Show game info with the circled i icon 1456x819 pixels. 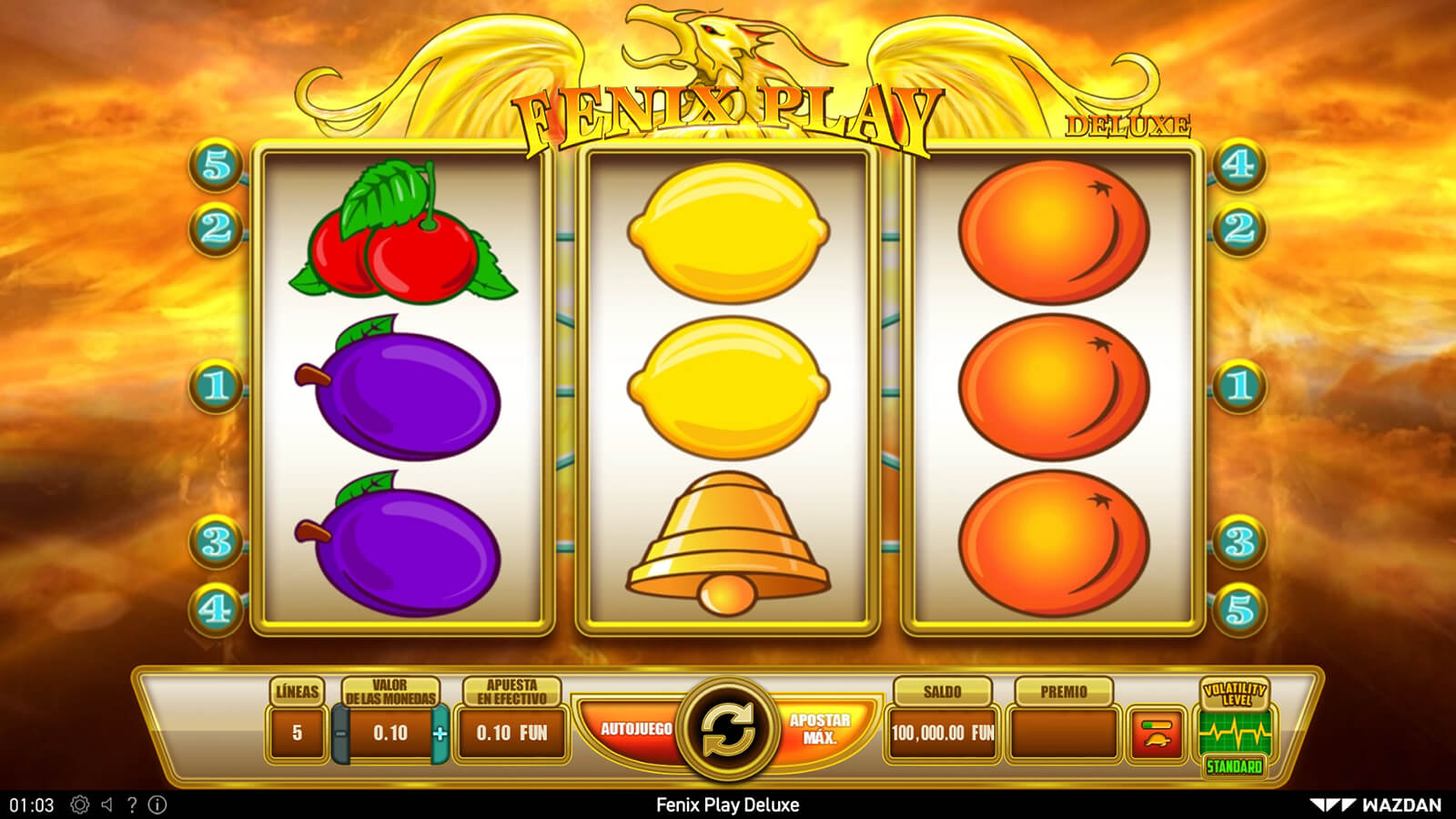pos(157,804)
